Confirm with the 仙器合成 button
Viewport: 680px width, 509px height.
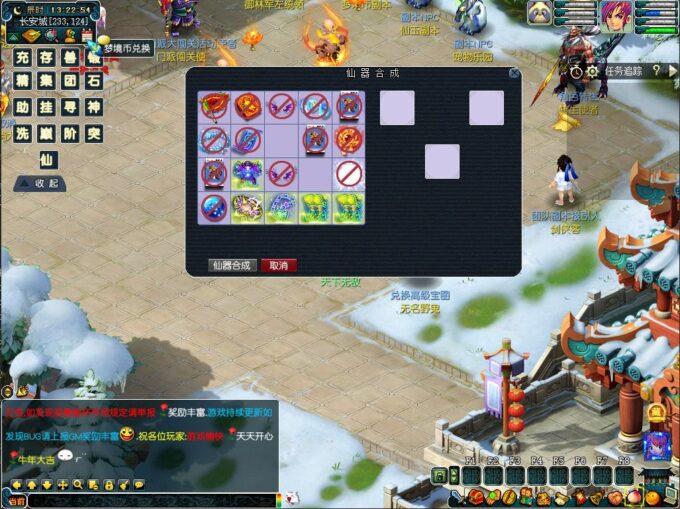coord(230,266)
